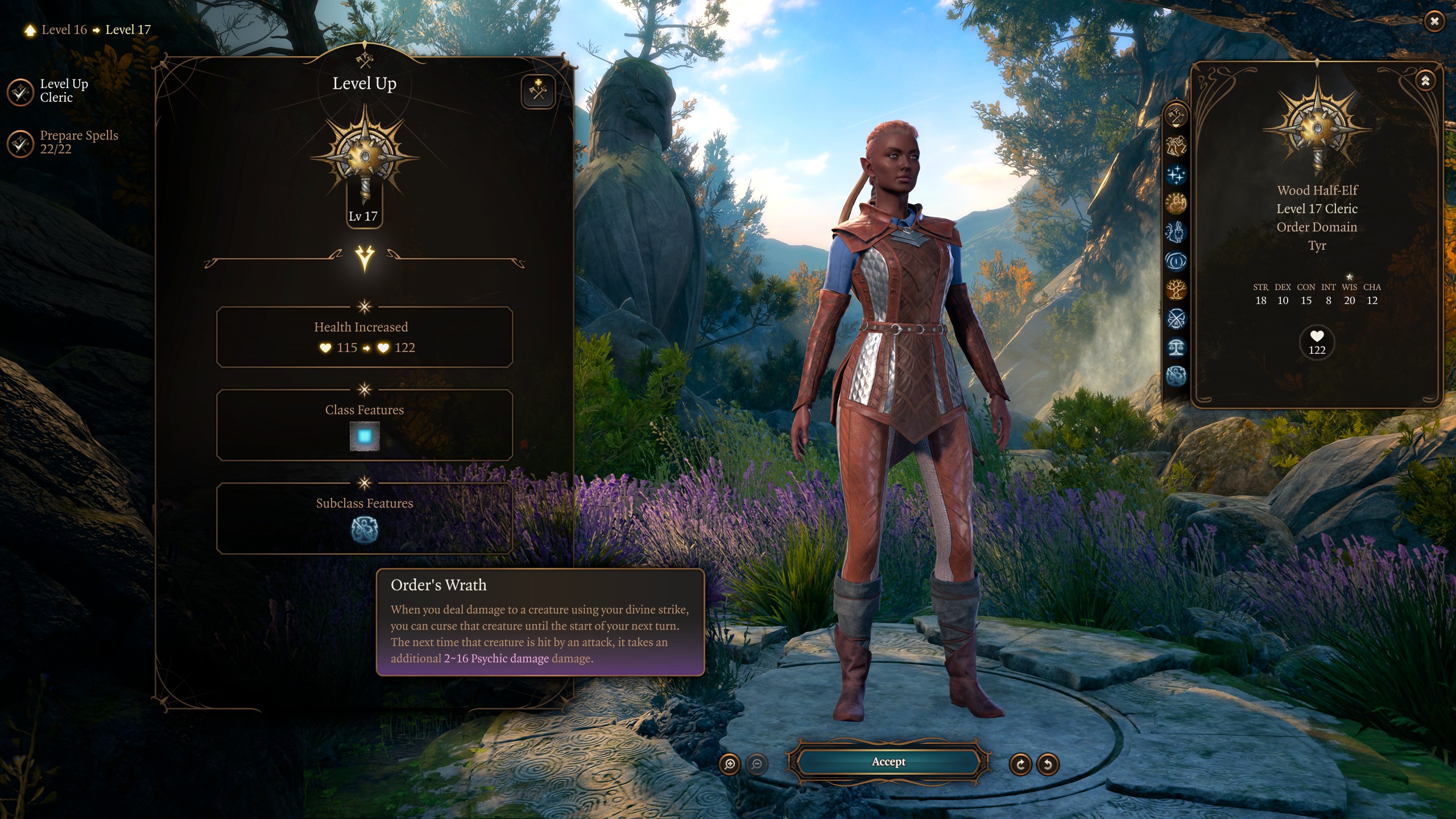Open the four sparkles tab

pos(1176,175)
